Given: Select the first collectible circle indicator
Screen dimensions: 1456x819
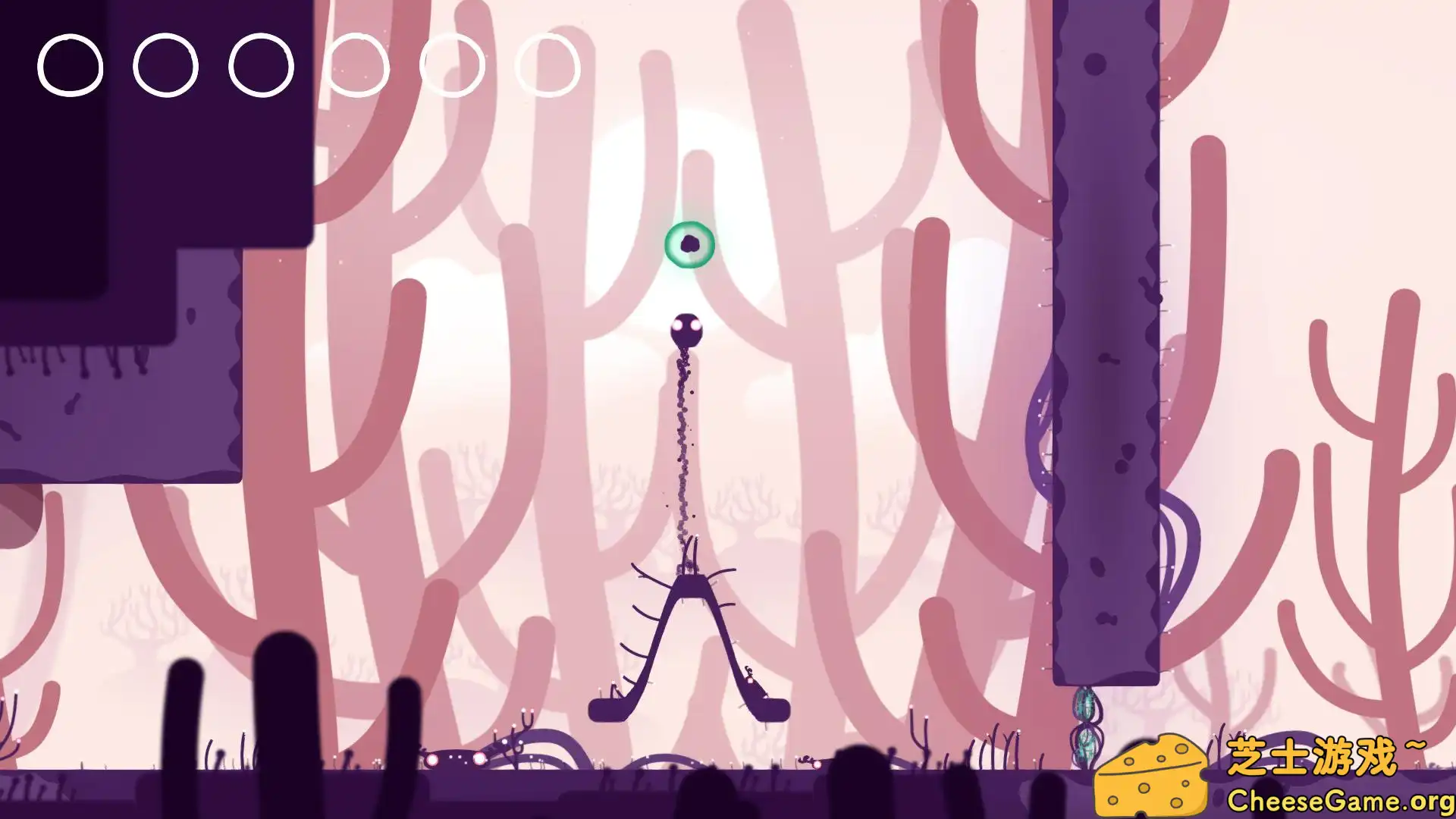Looking at the screenshot, I should click(x=71, y=66).
